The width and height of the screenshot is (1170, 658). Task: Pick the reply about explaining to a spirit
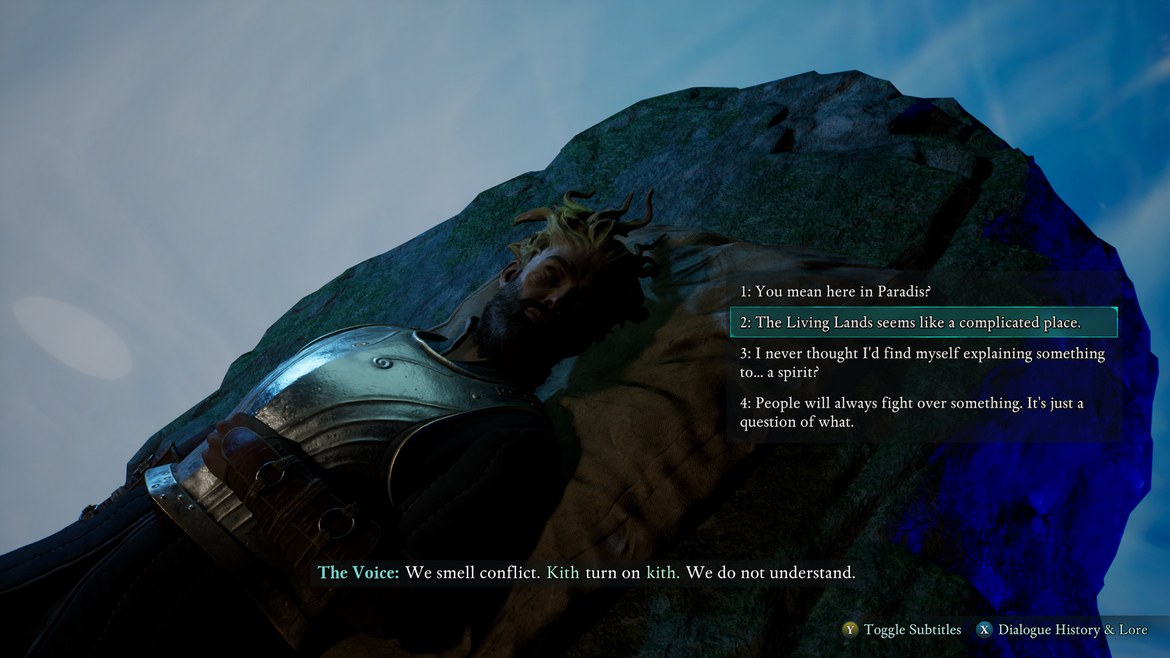click(x=922, y=363)
